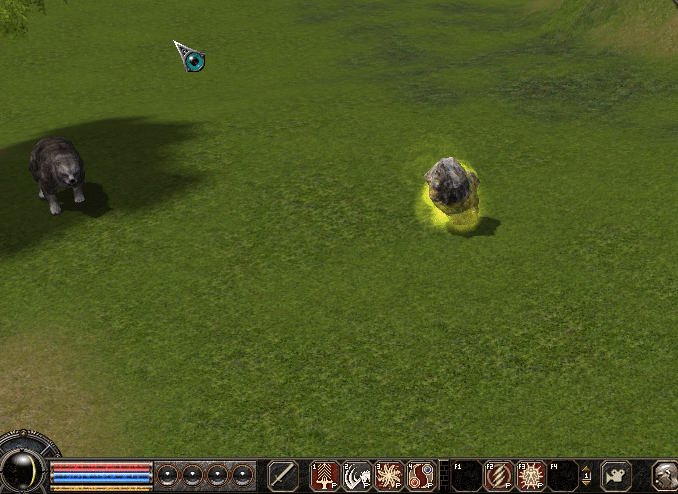The height and width of the screenshot is (494, 678).
Task: Select the sword basic attack slot
Action: [284, 475]
